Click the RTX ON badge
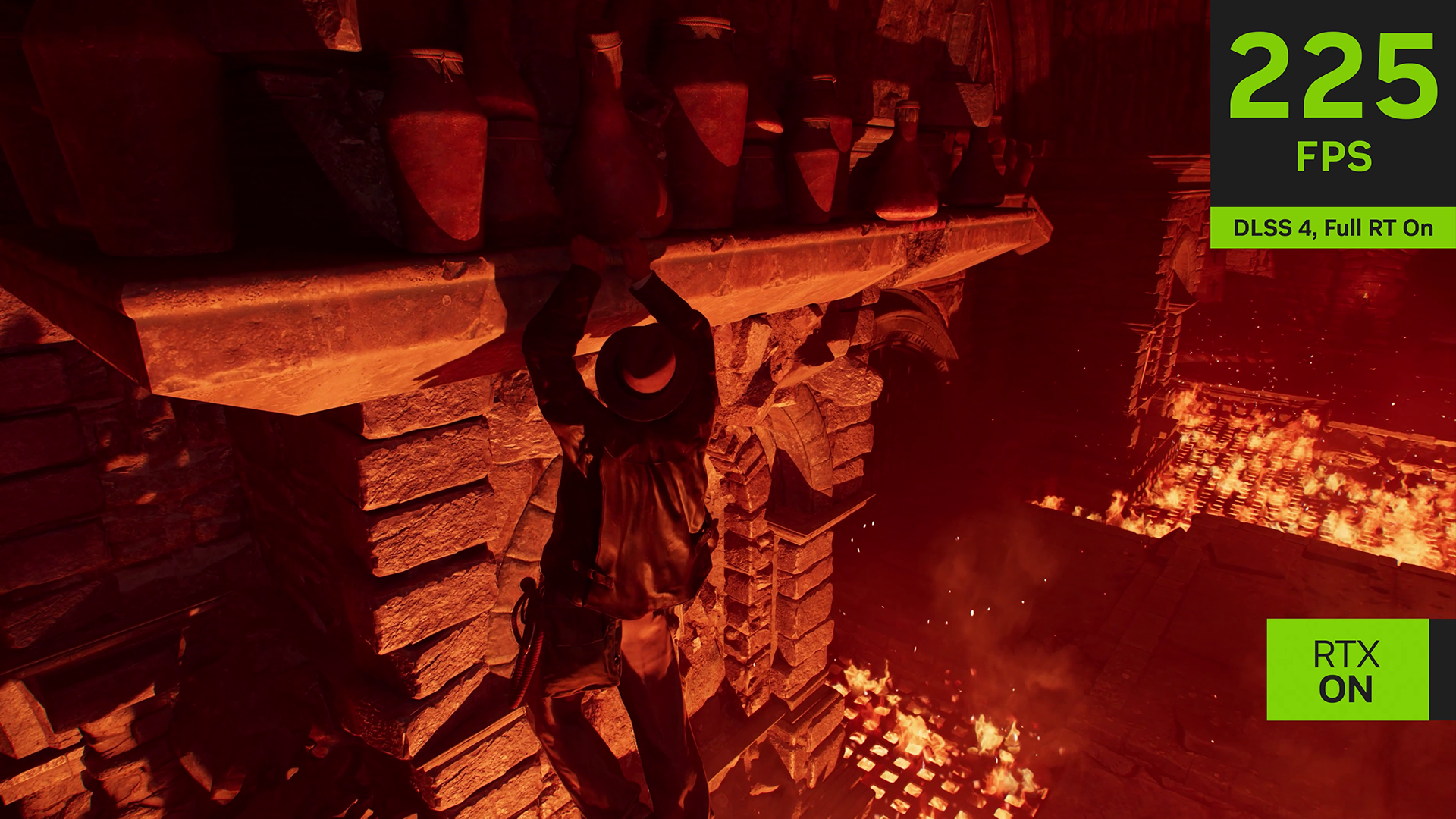Viewport: 1456px width, 819px height. (x=1347, y=670)
